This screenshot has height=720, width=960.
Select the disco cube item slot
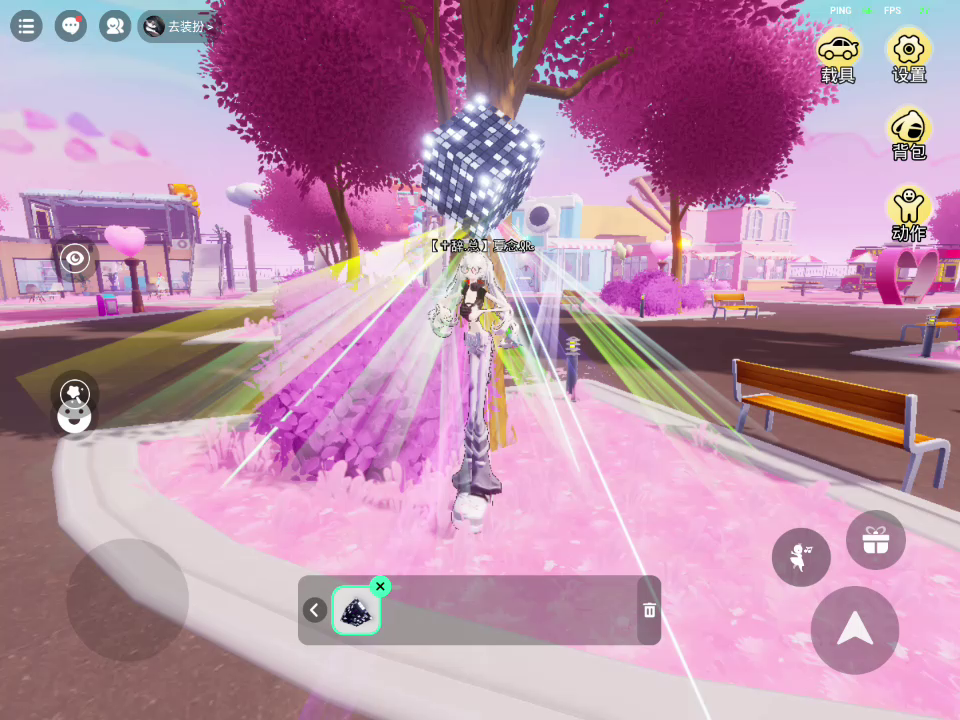356,610
